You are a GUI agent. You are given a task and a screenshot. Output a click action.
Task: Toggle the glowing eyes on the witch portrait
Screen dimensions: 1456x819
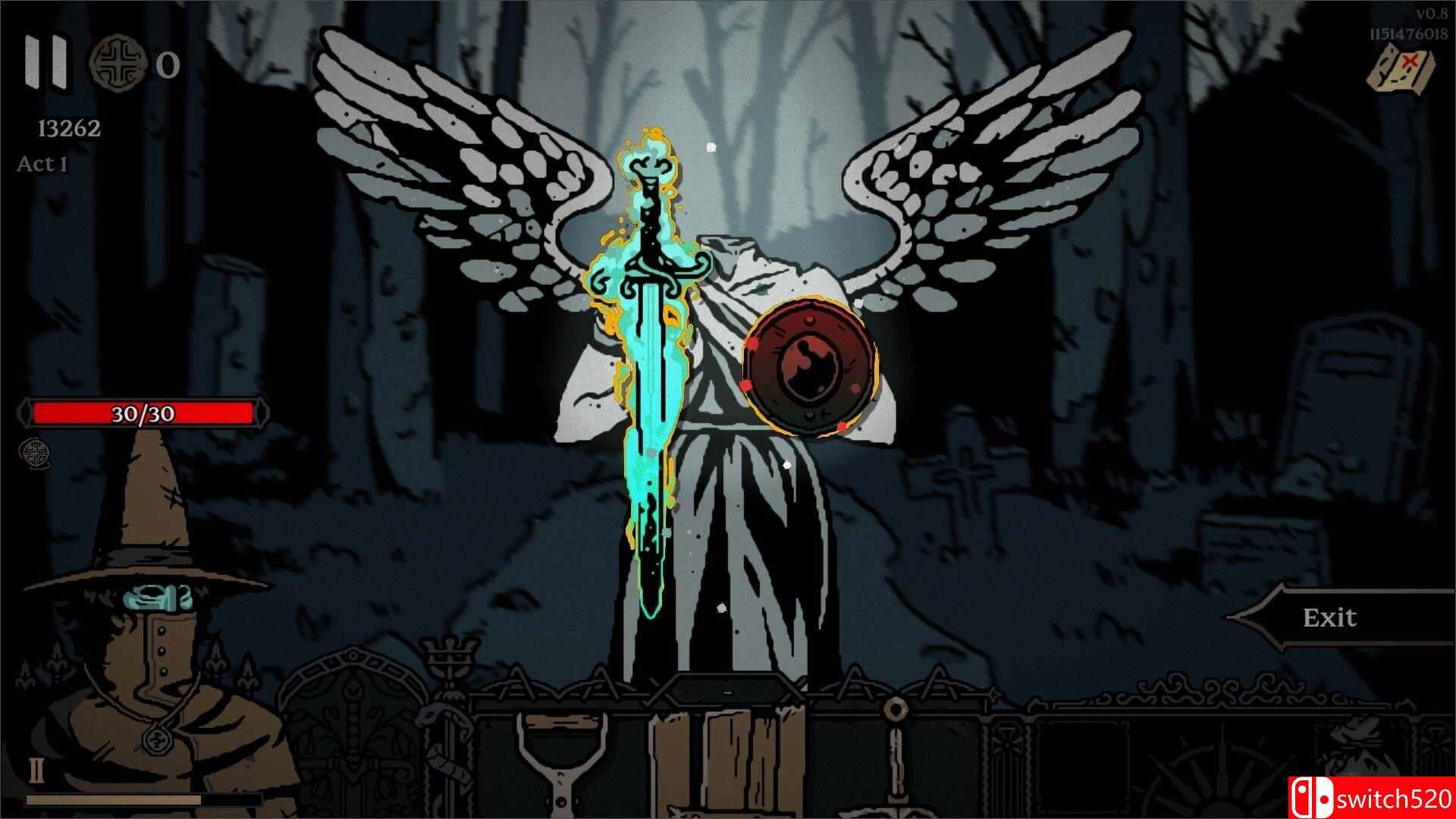tap(159, 598)
